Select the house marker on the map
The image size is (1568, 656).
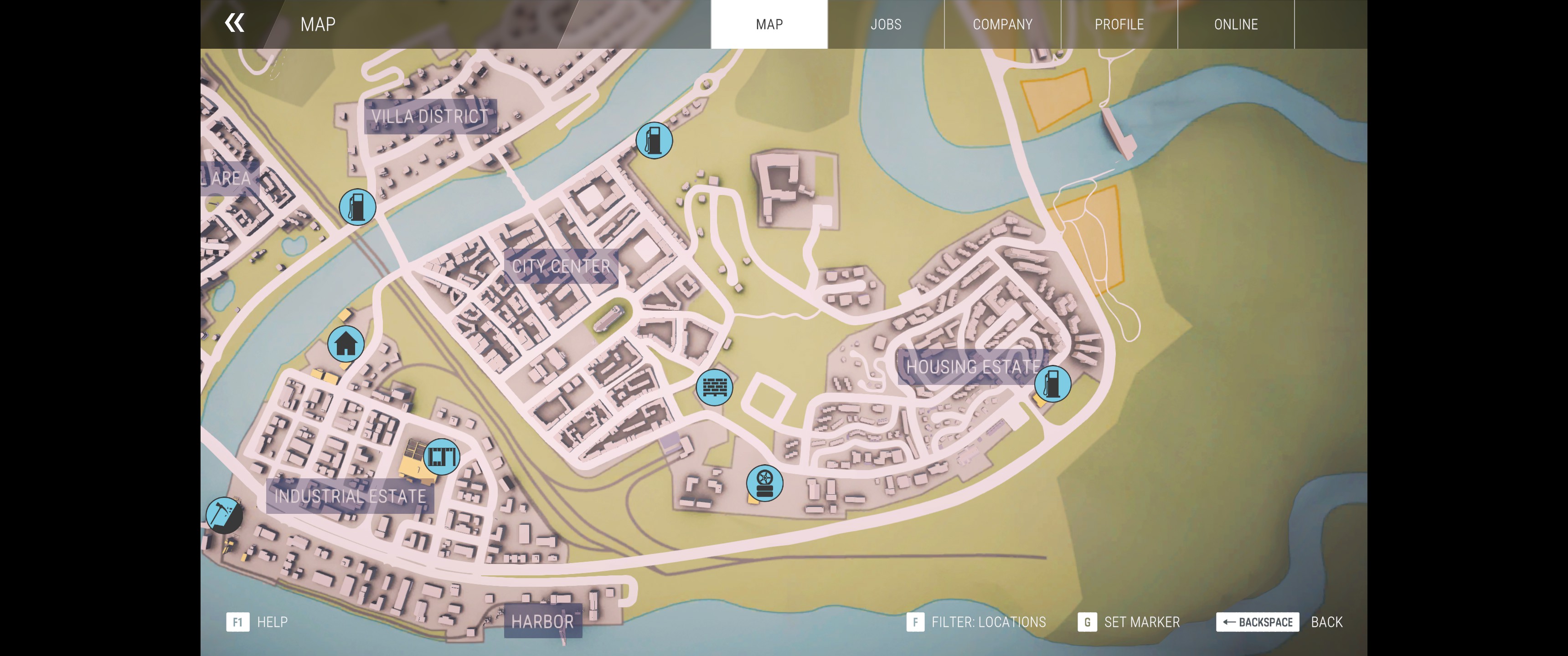tap(346, 344)
